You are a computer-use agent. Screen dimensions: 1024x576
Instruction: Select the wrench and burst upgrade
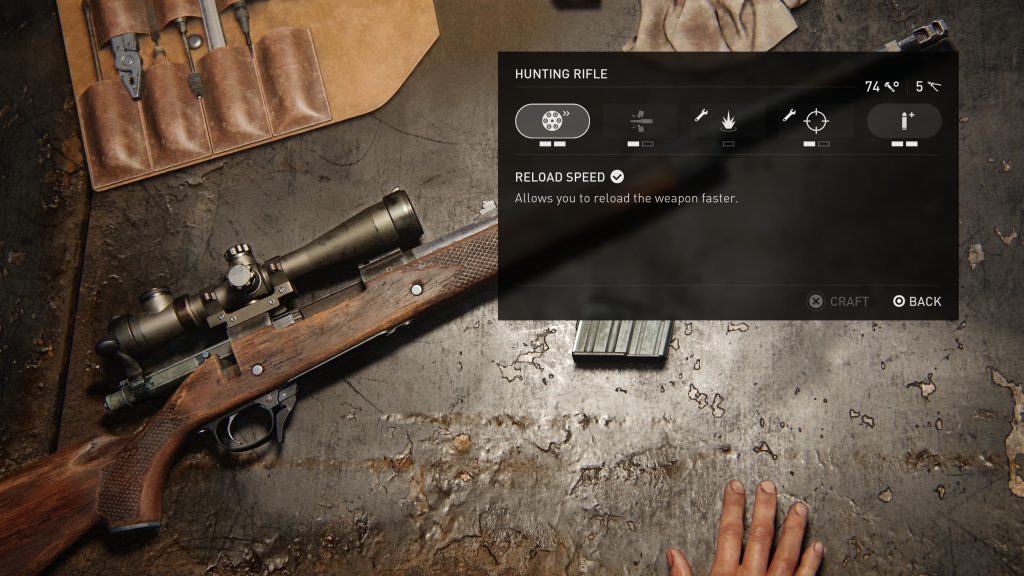tap(728, 121)
